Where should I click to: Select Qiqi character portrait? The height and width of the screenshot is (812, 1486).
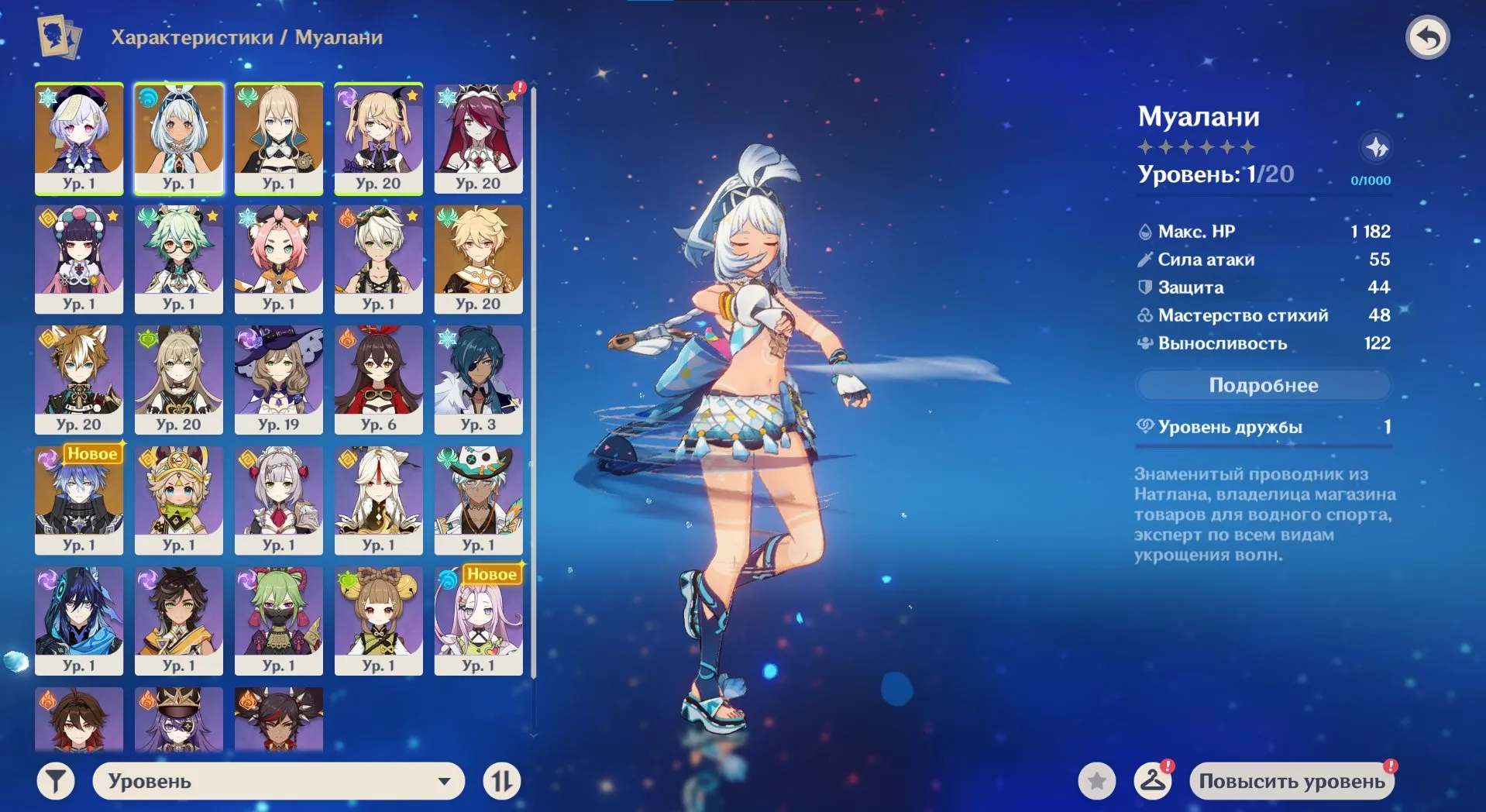coord(79,138)
